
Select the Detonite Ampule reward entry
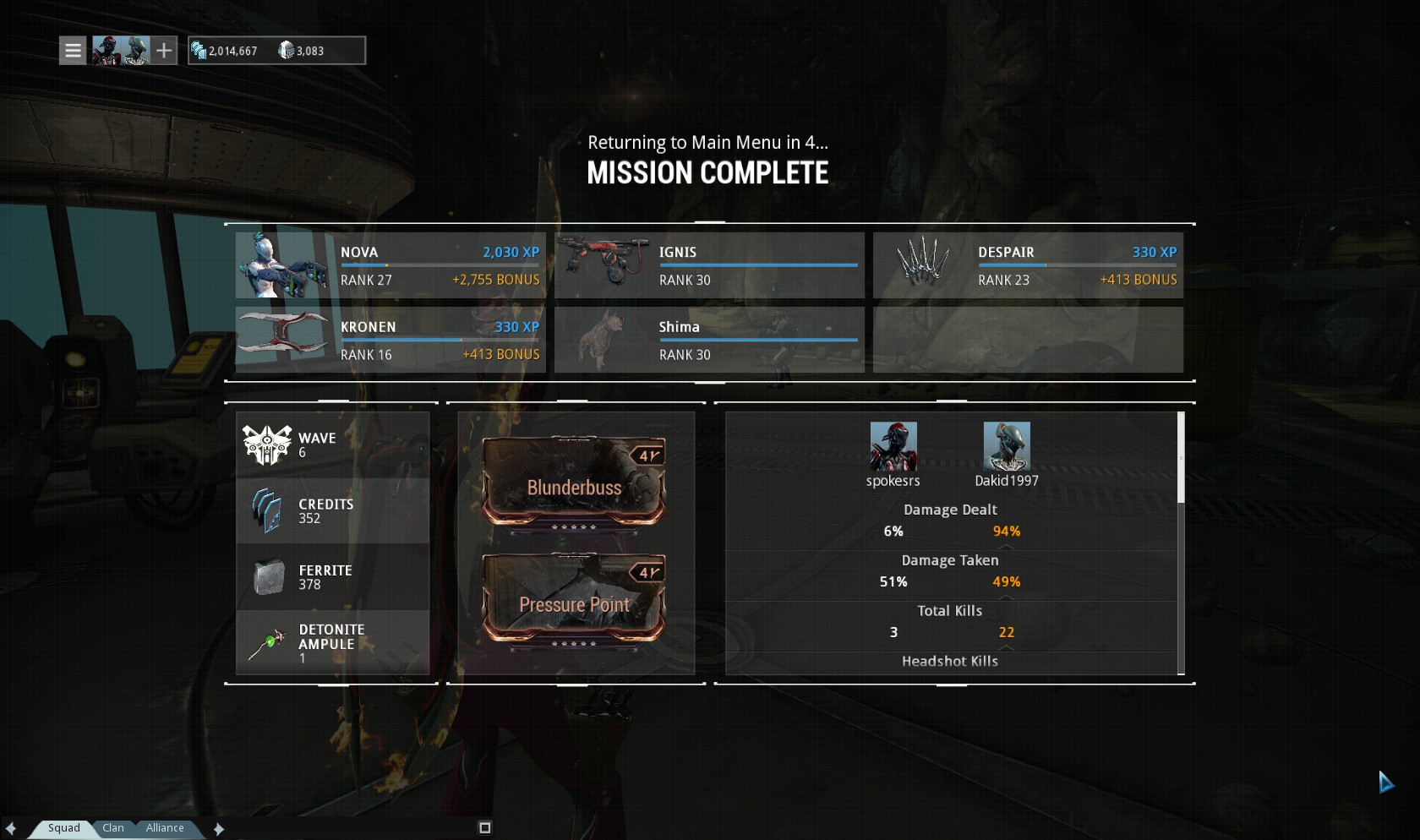pos(332,643)
